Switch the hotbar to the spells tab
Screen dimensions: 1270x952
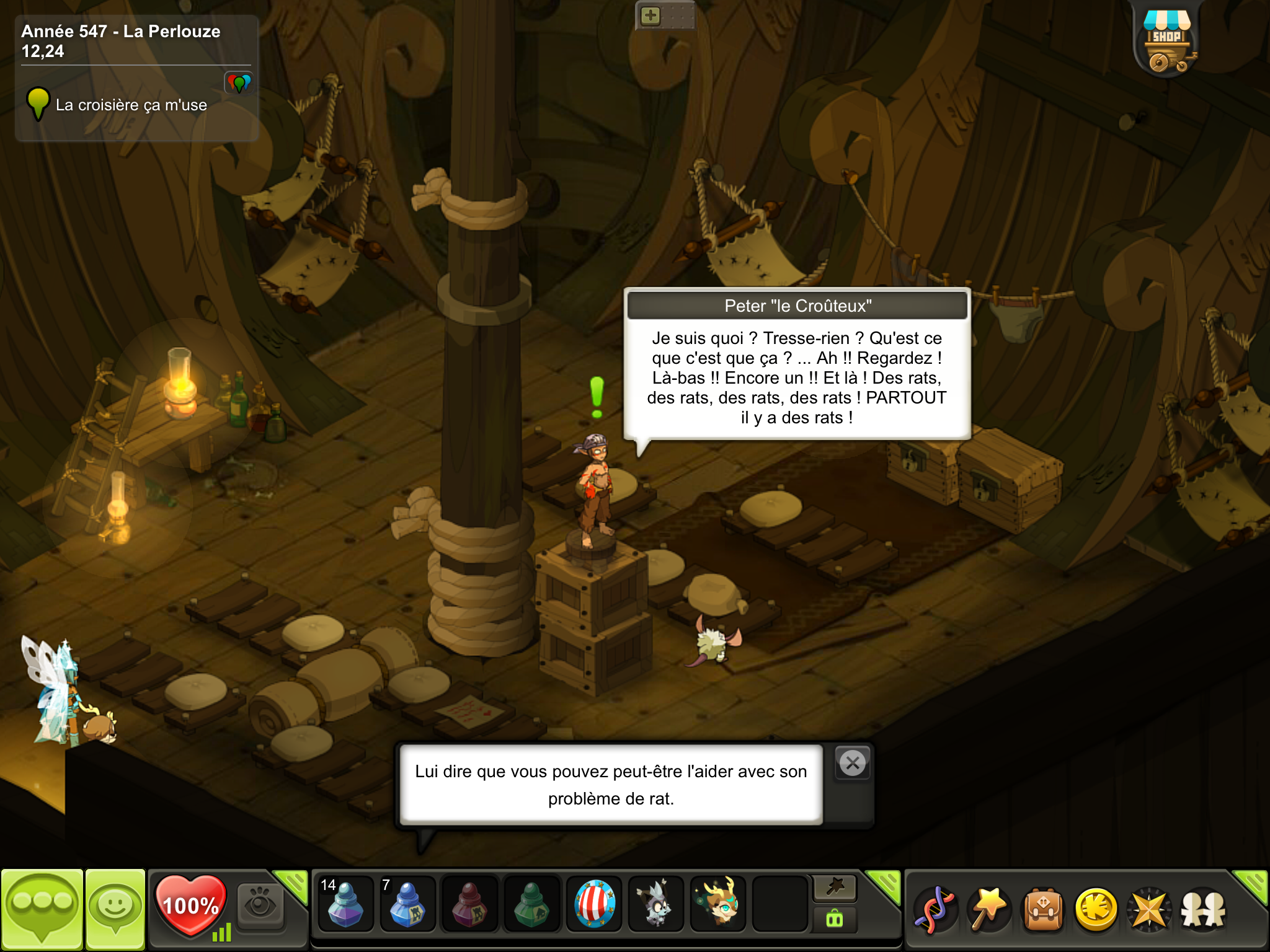[x=835, y=888]
